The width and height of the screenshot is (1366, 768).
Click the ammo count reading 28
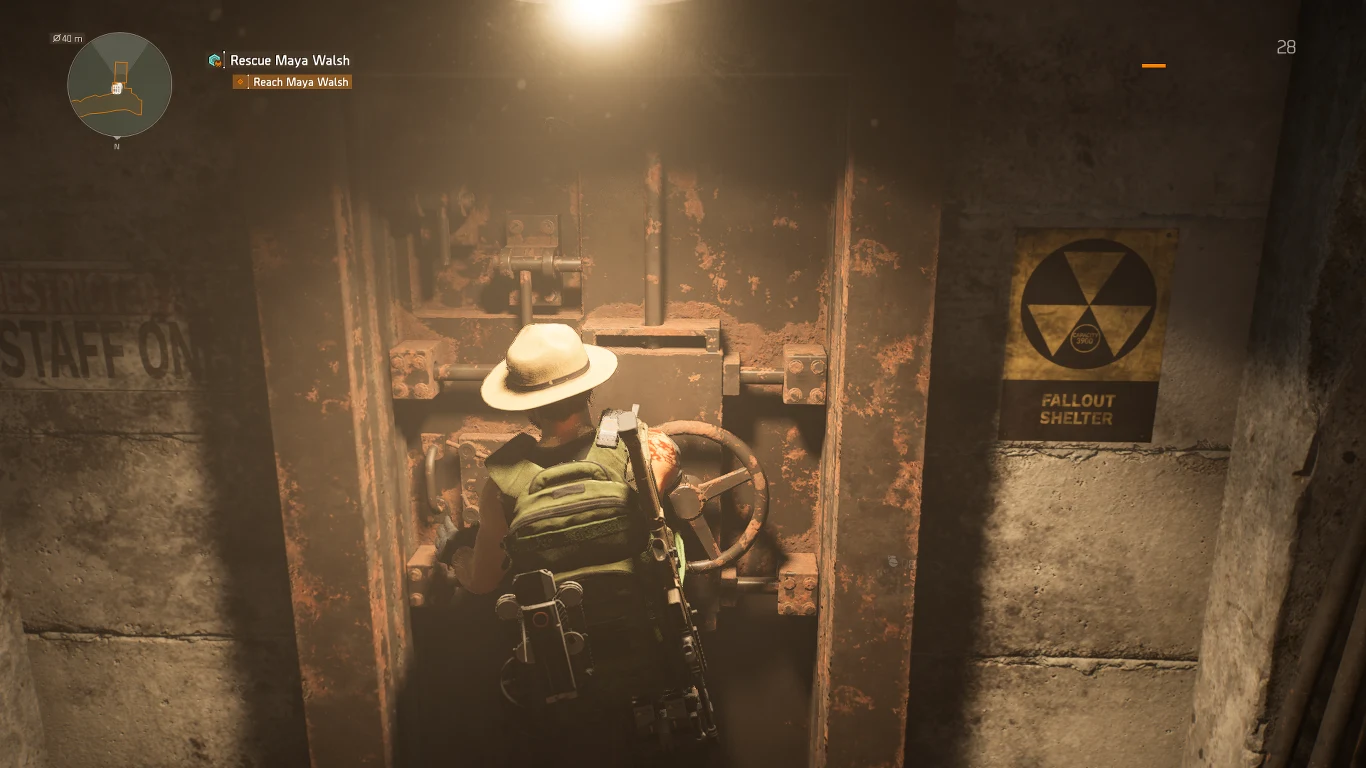[x=1286, y=47]
